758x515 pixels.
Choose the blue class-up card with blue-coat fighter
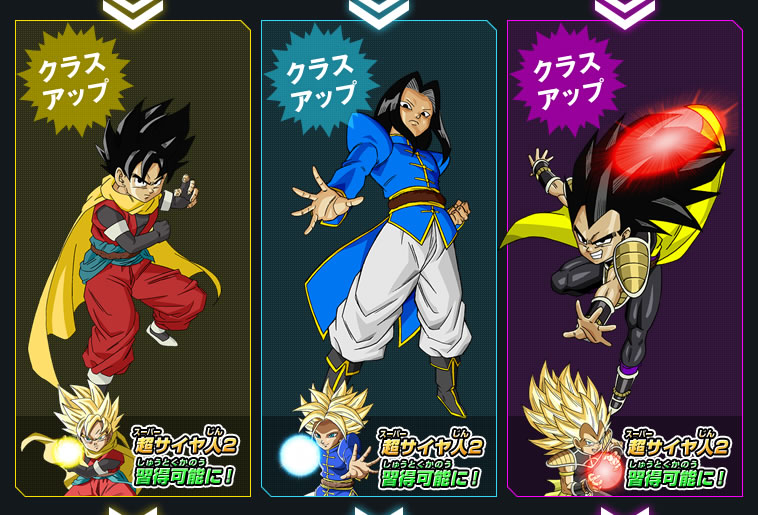pos(379,258)
